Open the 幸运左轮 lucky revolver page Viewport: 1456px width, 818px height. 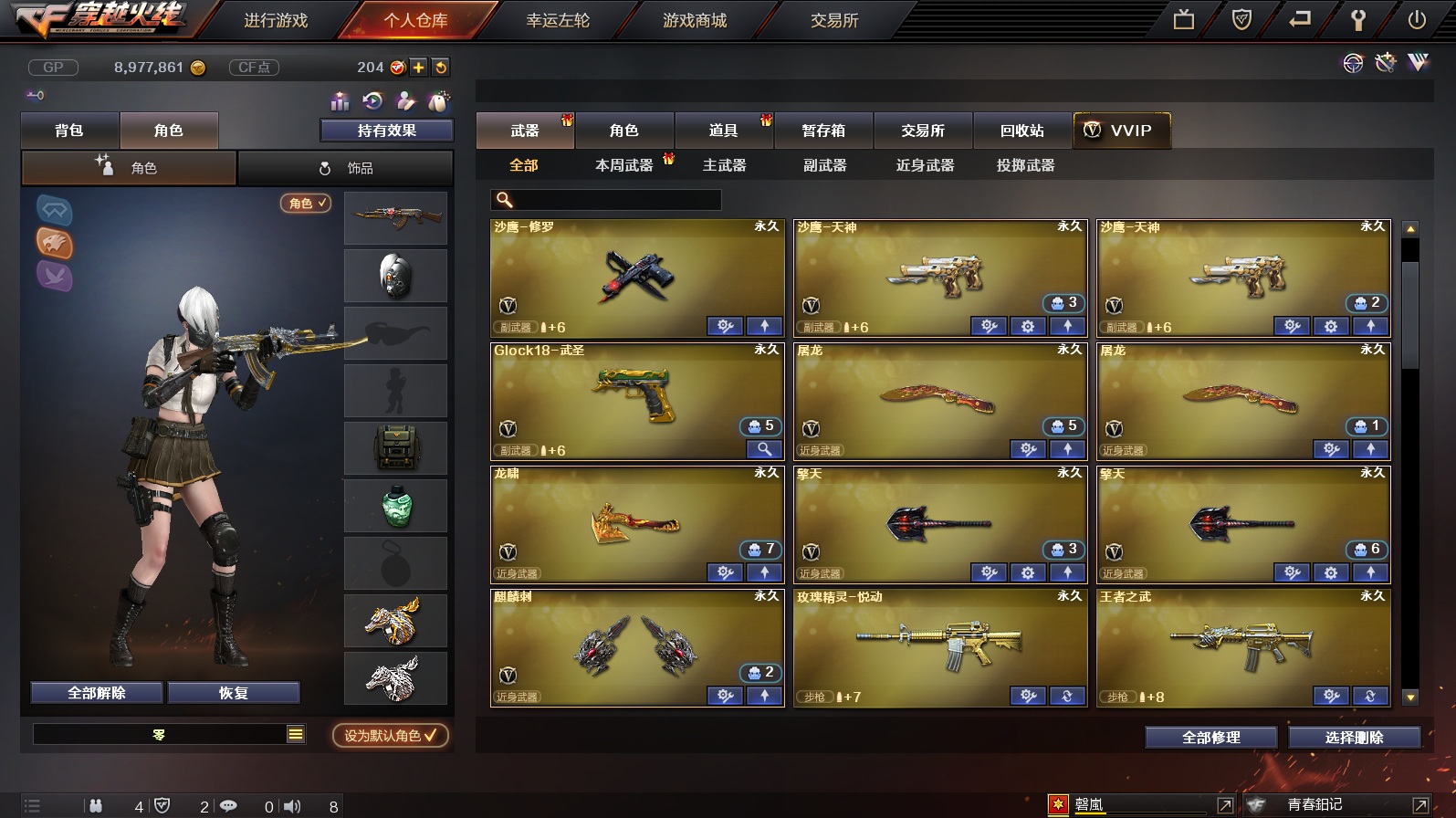point(558,20)
